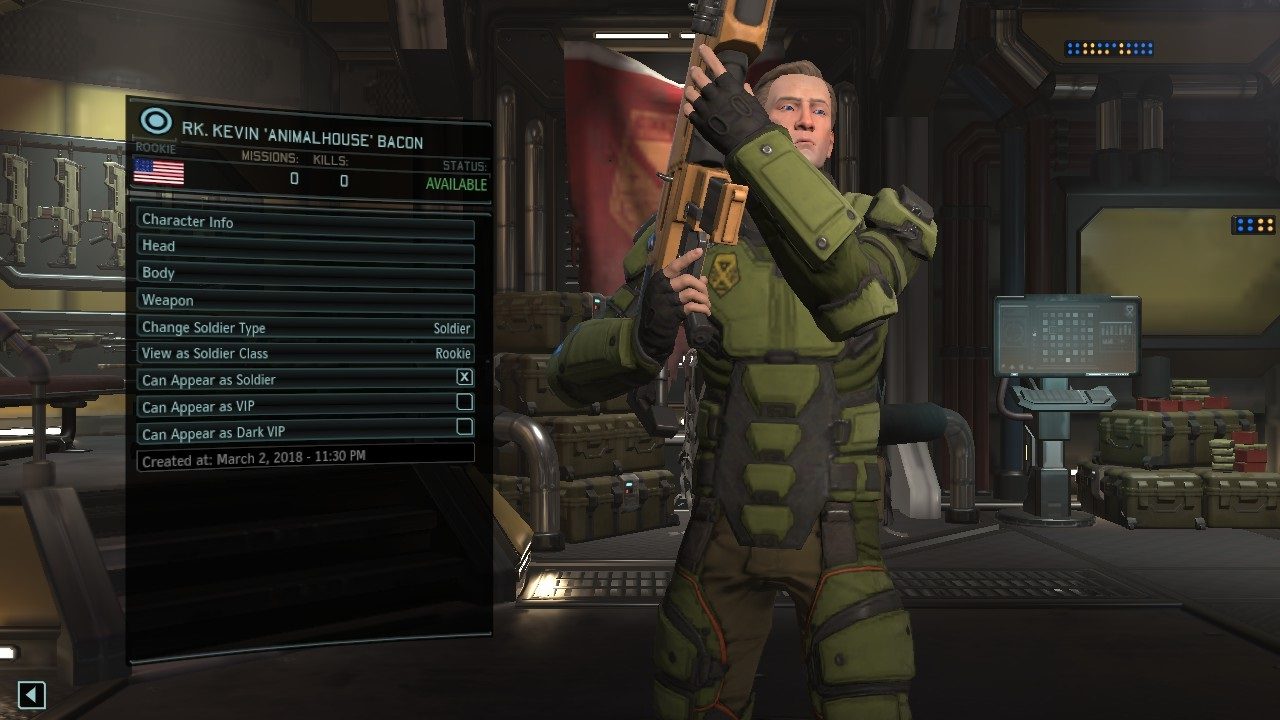
Task: Uncheck Can Appear as Soldier
Action: (x=465, y=379)
